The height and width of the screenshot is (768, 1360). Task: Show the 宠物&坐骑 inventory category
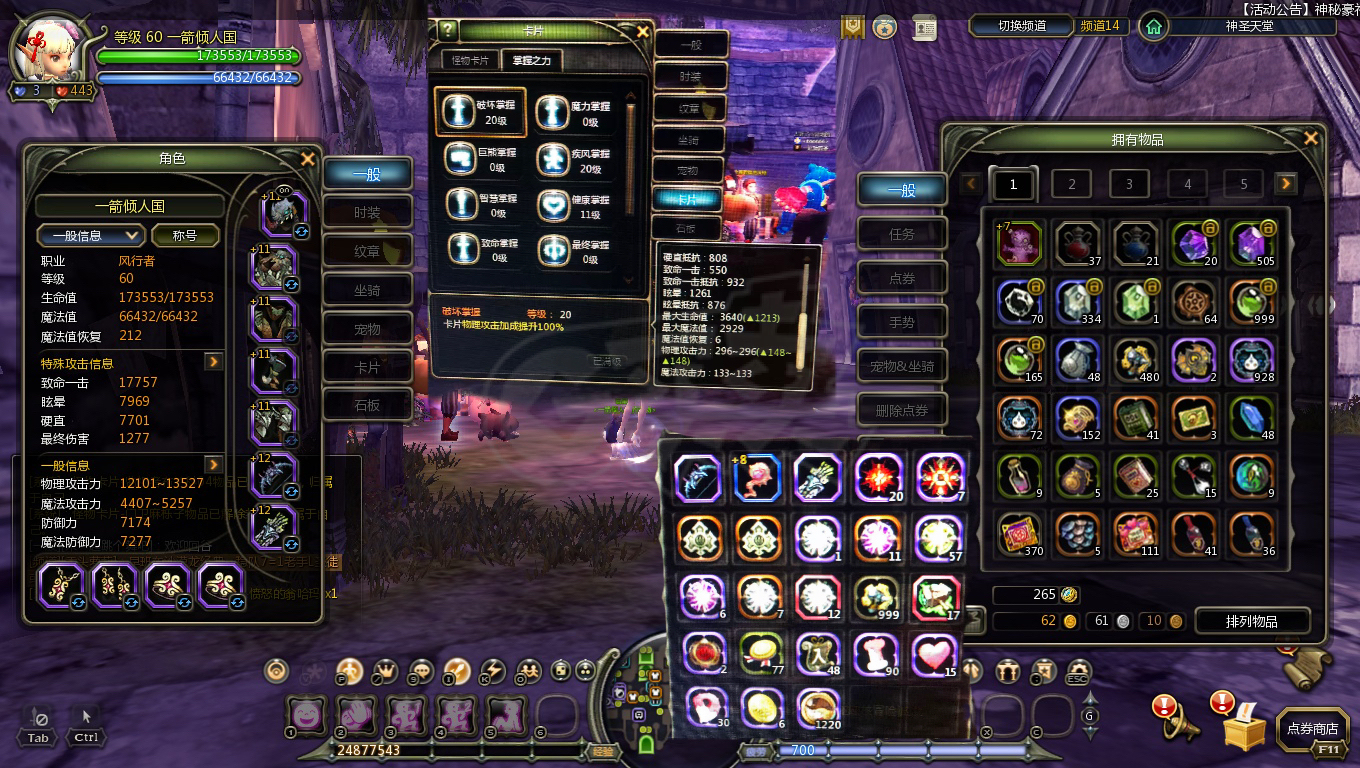(x=901, y=366)
